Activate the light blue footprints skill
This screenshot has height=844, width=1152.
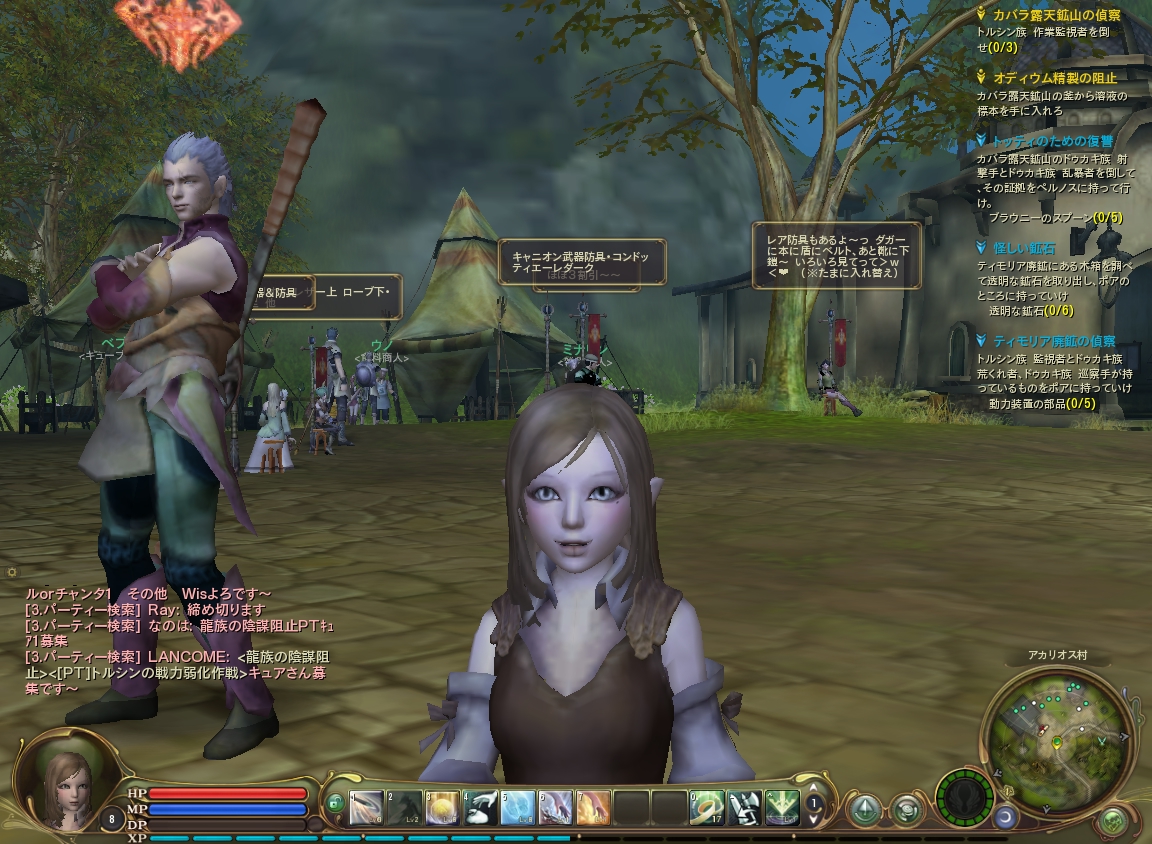(x=518, y=807)
